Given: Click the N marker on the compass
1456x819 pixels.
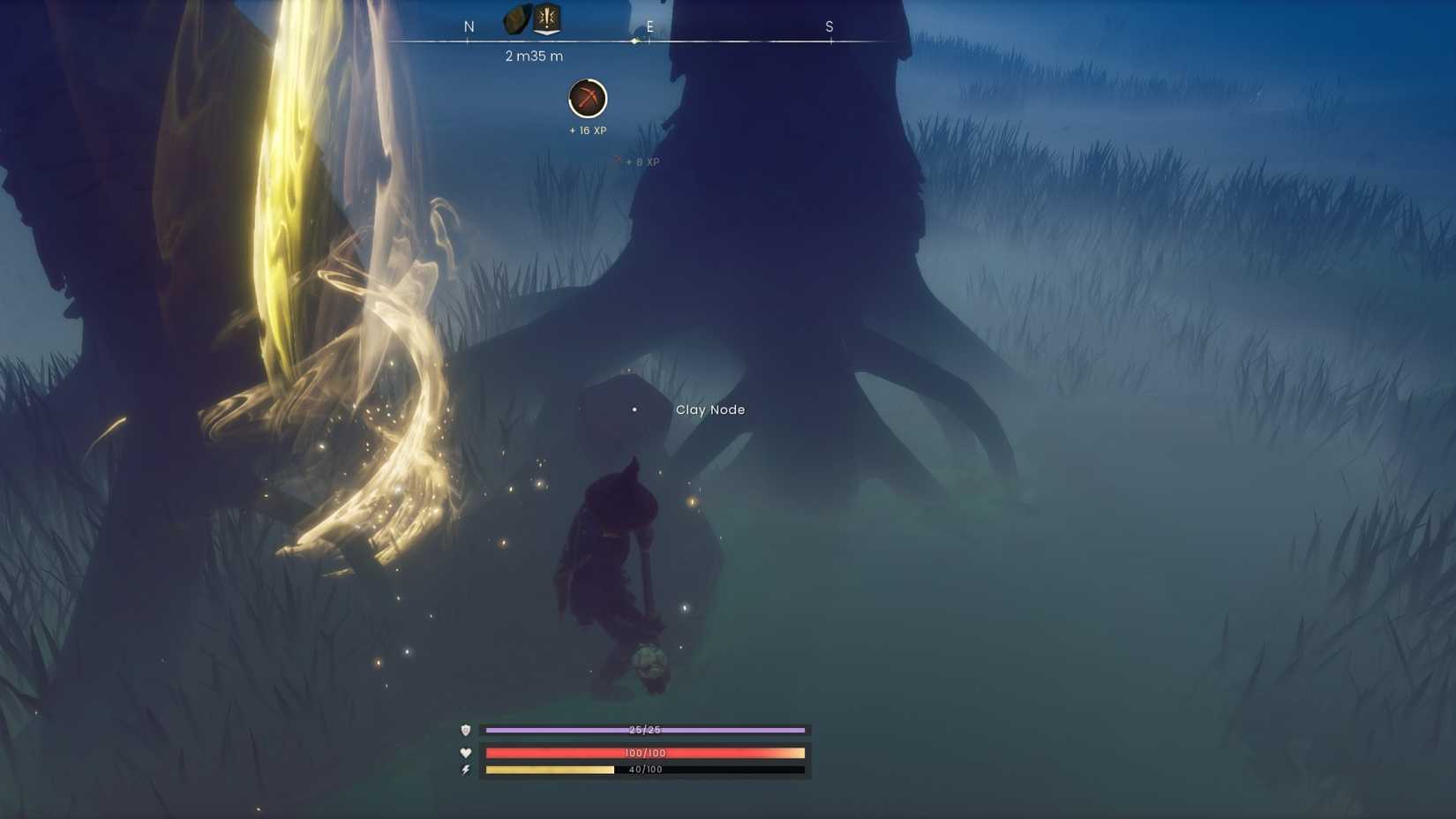Looking at the screenshot, I should (x=469, y=26).
